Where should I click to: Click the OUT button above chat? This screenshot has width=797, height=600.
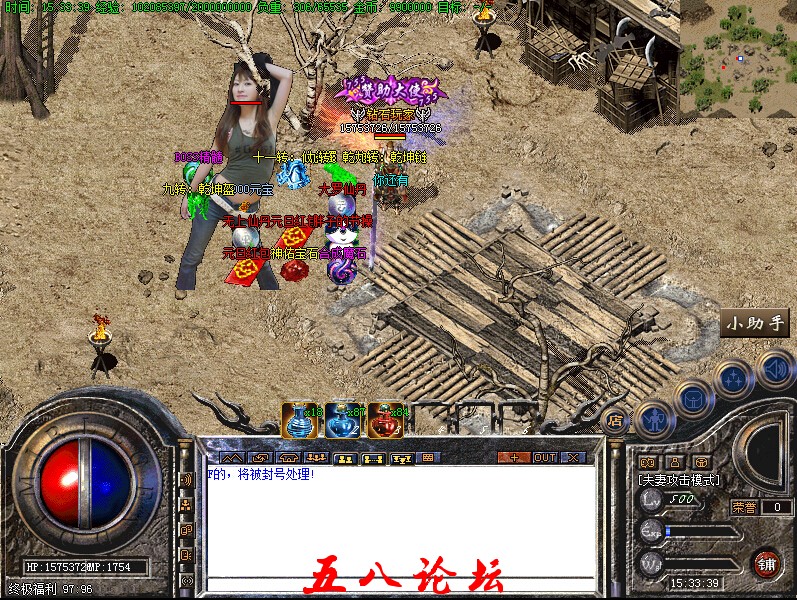coord(544,457)
